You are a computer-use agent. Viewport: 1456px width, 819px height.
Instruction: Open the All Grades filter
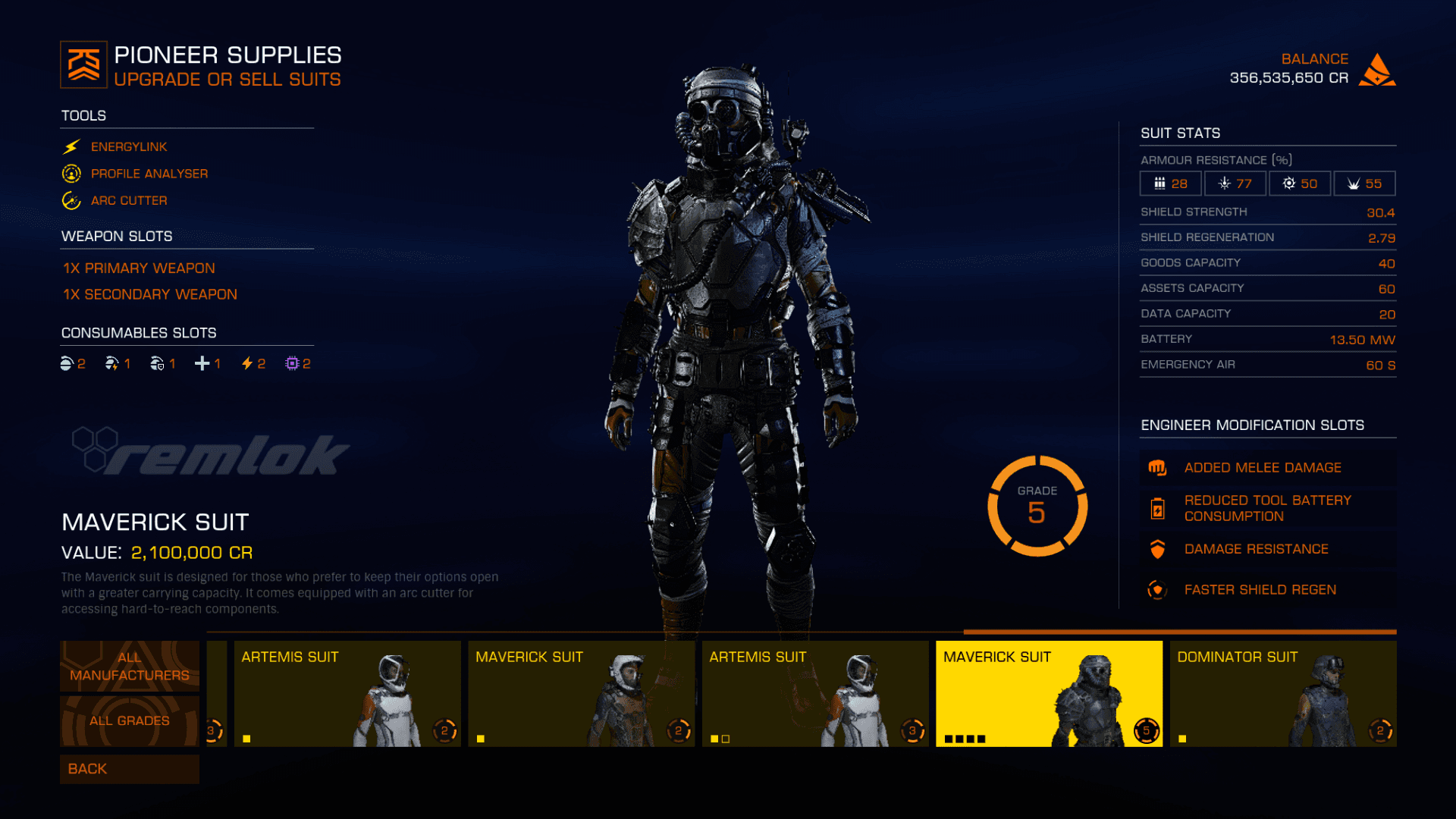click(x=130, y=720)
